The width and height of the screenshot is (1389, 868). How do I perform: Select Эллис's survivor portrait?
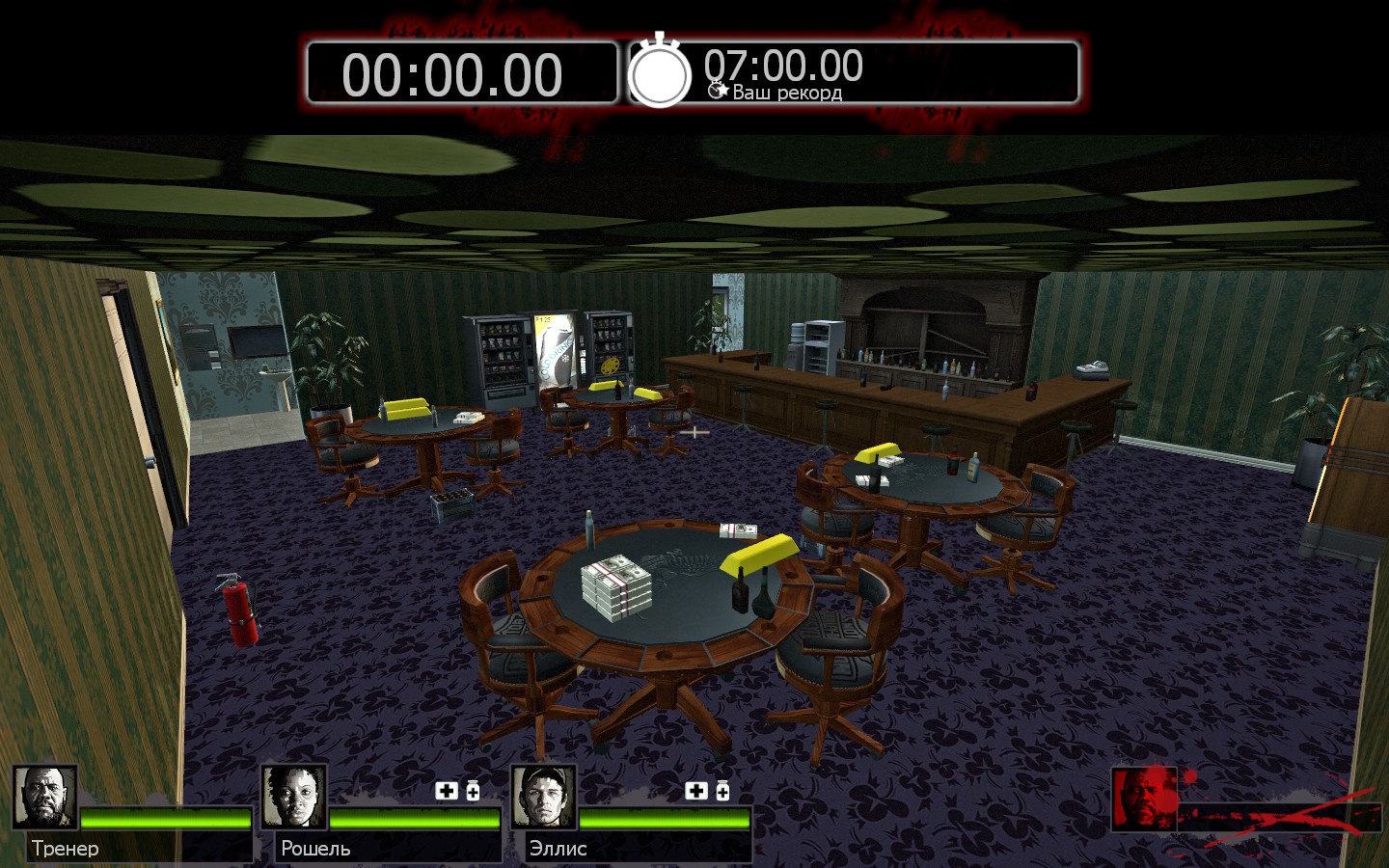pyautogui.click(x=544, y=798)
